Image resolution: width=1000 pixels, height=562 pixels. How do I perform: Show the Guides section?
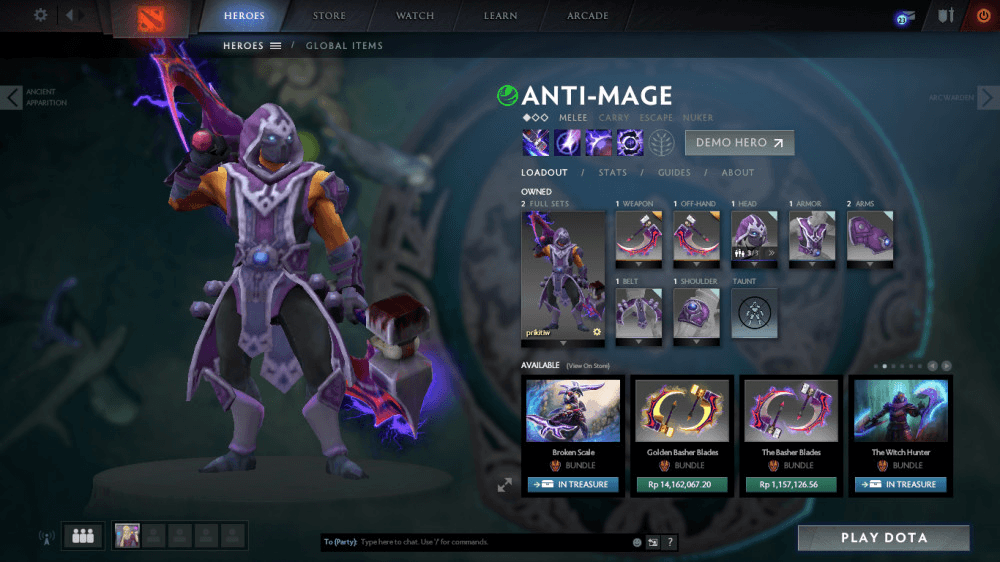(x=674, y=173)
